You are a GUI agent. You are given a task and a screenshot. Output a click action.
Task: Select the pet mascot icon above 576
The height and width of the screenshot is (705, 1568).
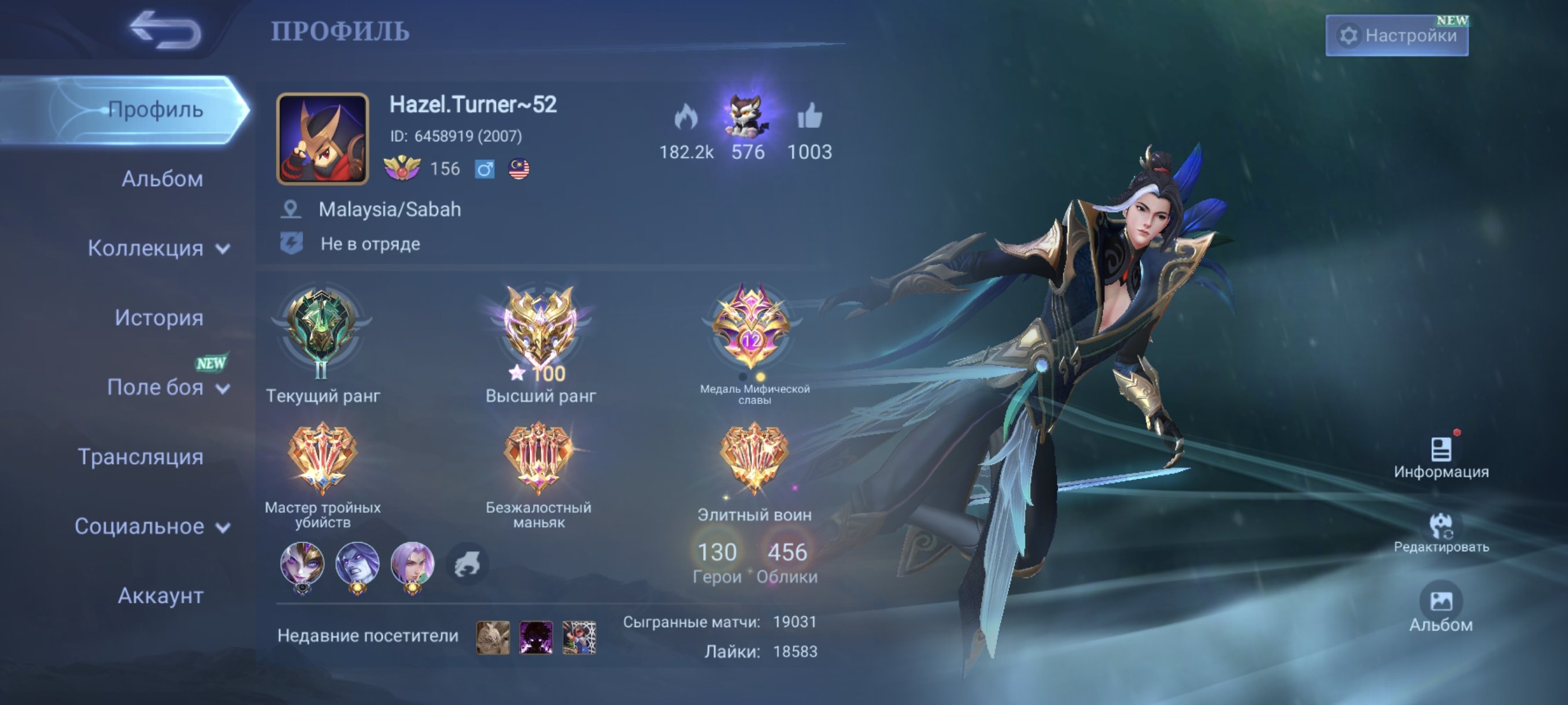tap(746, 116)
